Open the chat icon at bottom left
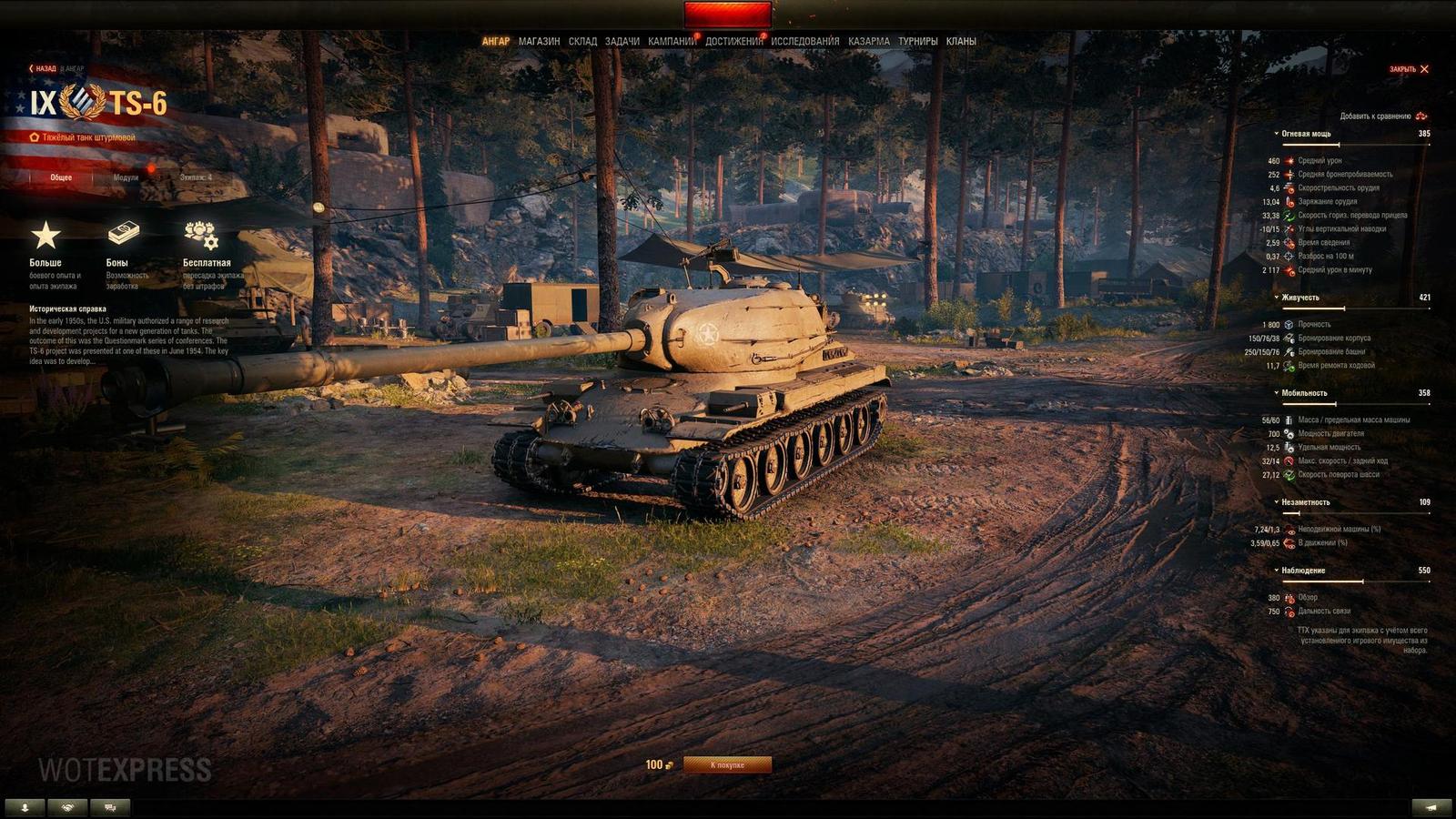Image resolution: width=1456 pixels, height=819 pixels. click(110, 806)
